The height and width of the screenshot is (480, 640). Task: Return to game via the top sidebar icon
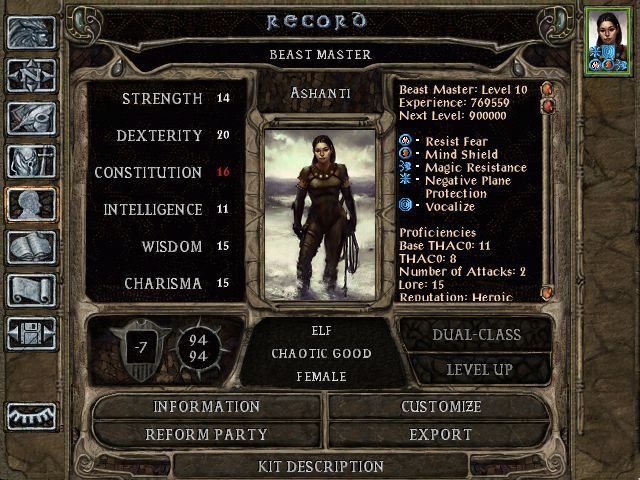pyautogui.click(x=30, y=33)
